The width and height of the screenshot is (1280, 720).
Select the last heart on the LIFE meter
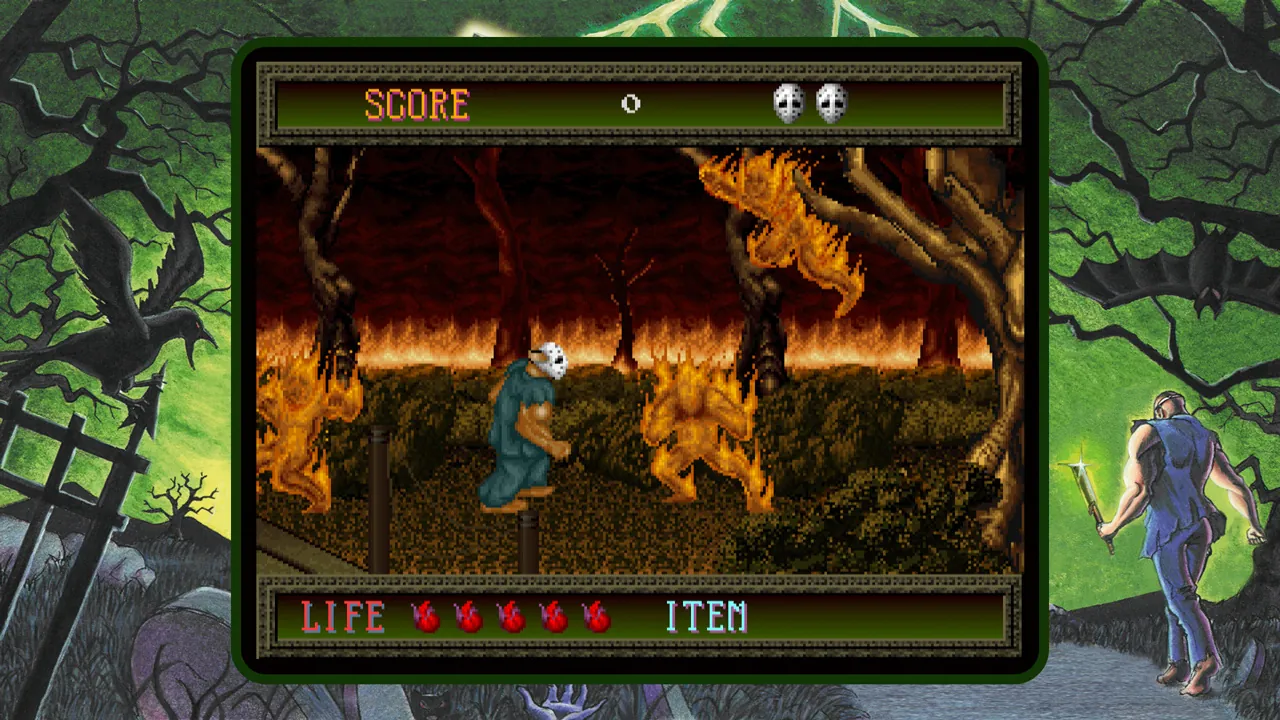pyautogui.click(x=596, y=617)
